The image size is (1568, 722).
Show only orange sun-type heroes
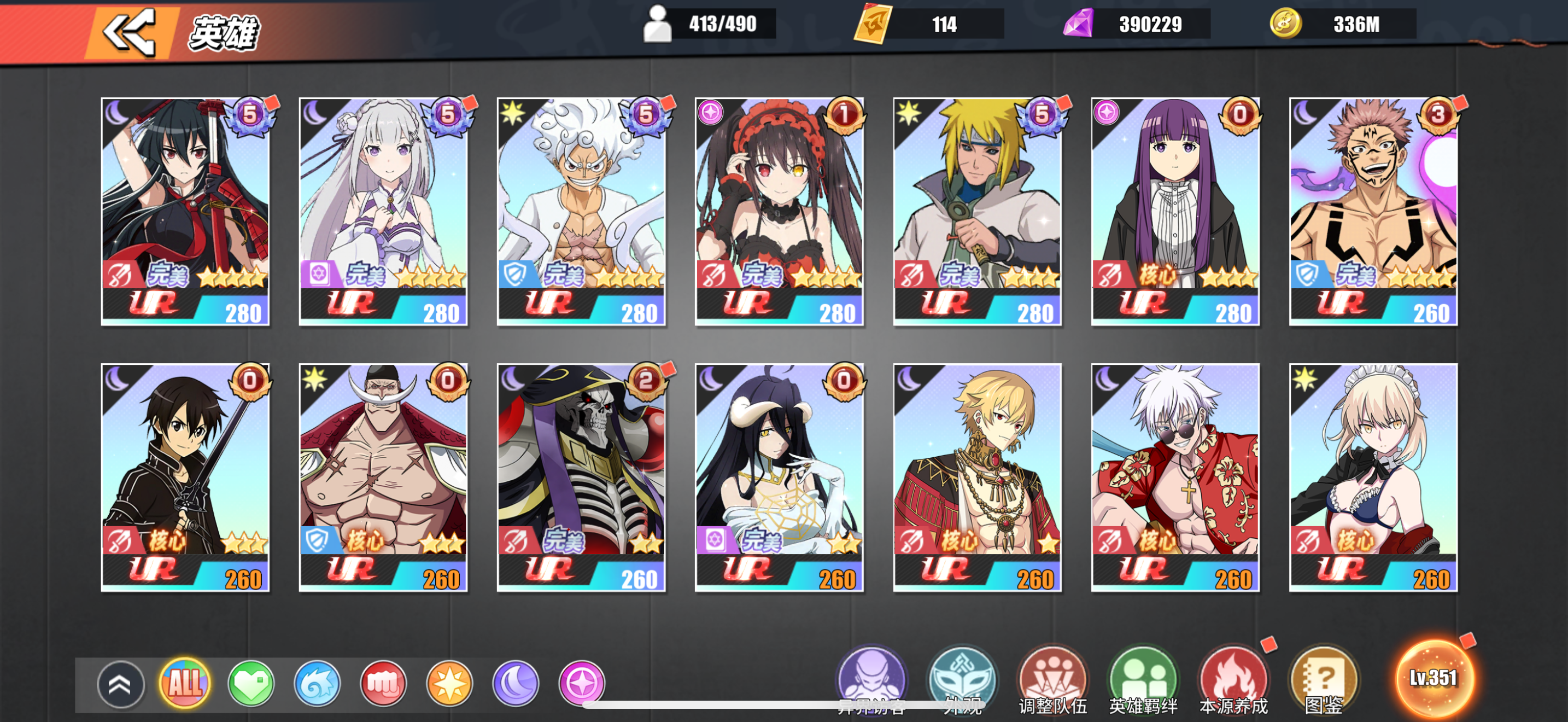coord(449,683)
